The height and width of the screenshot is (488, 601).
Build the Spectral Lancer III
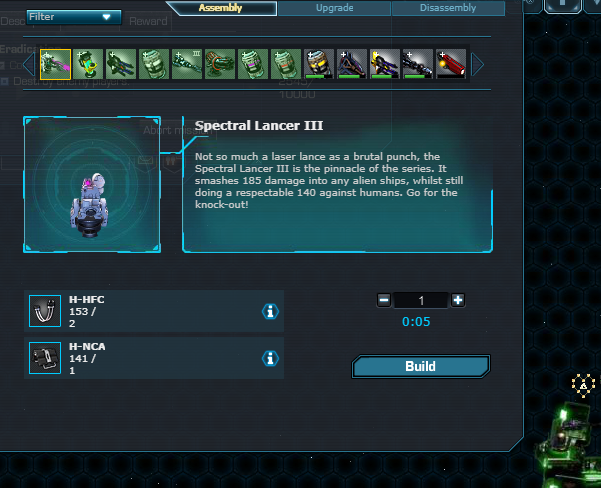tap(420, 367)
